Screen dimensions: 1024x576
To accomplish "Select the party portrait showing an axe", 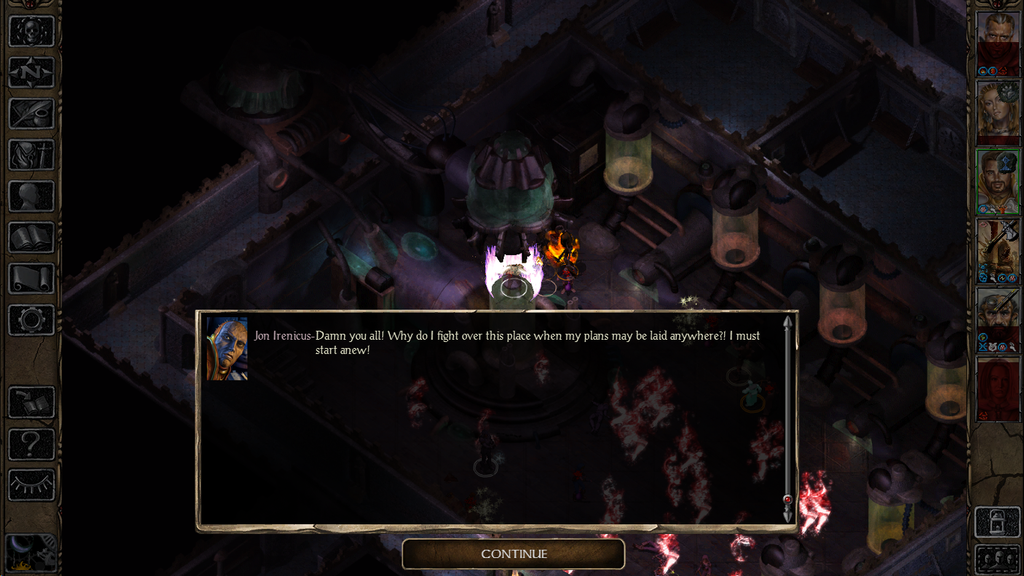I will [x=997, y=247].
